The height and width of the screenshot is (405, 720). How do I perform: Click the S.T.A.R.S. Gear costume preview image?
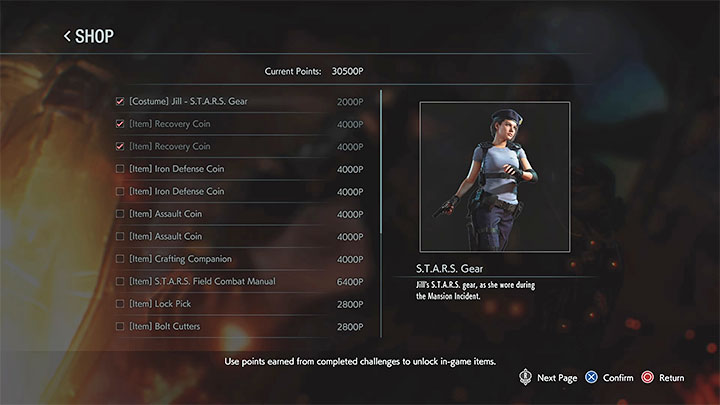pyautogui.click(x=494, y=176)
